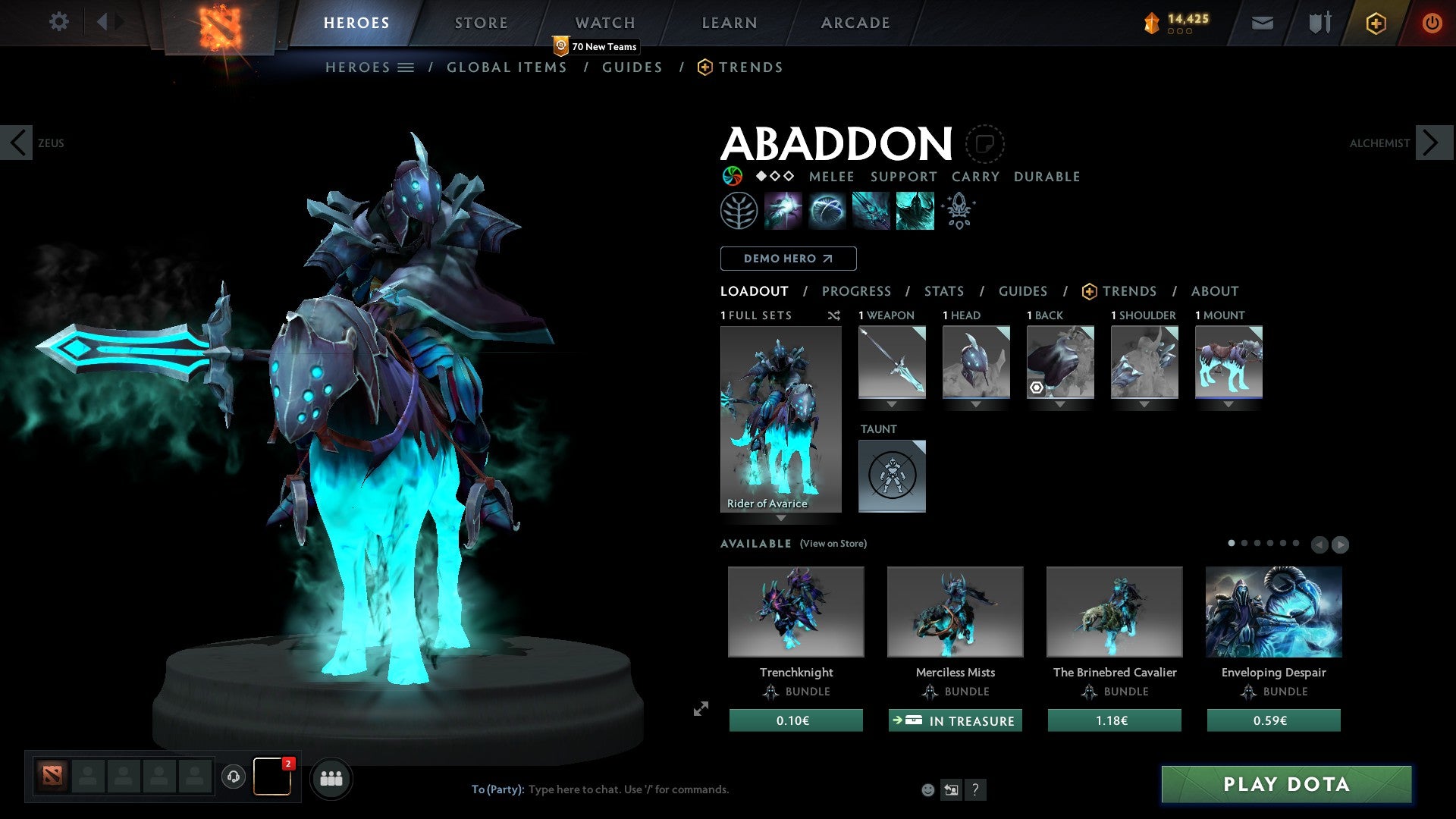Expand more Head items with the down chevron

point(976,403)
